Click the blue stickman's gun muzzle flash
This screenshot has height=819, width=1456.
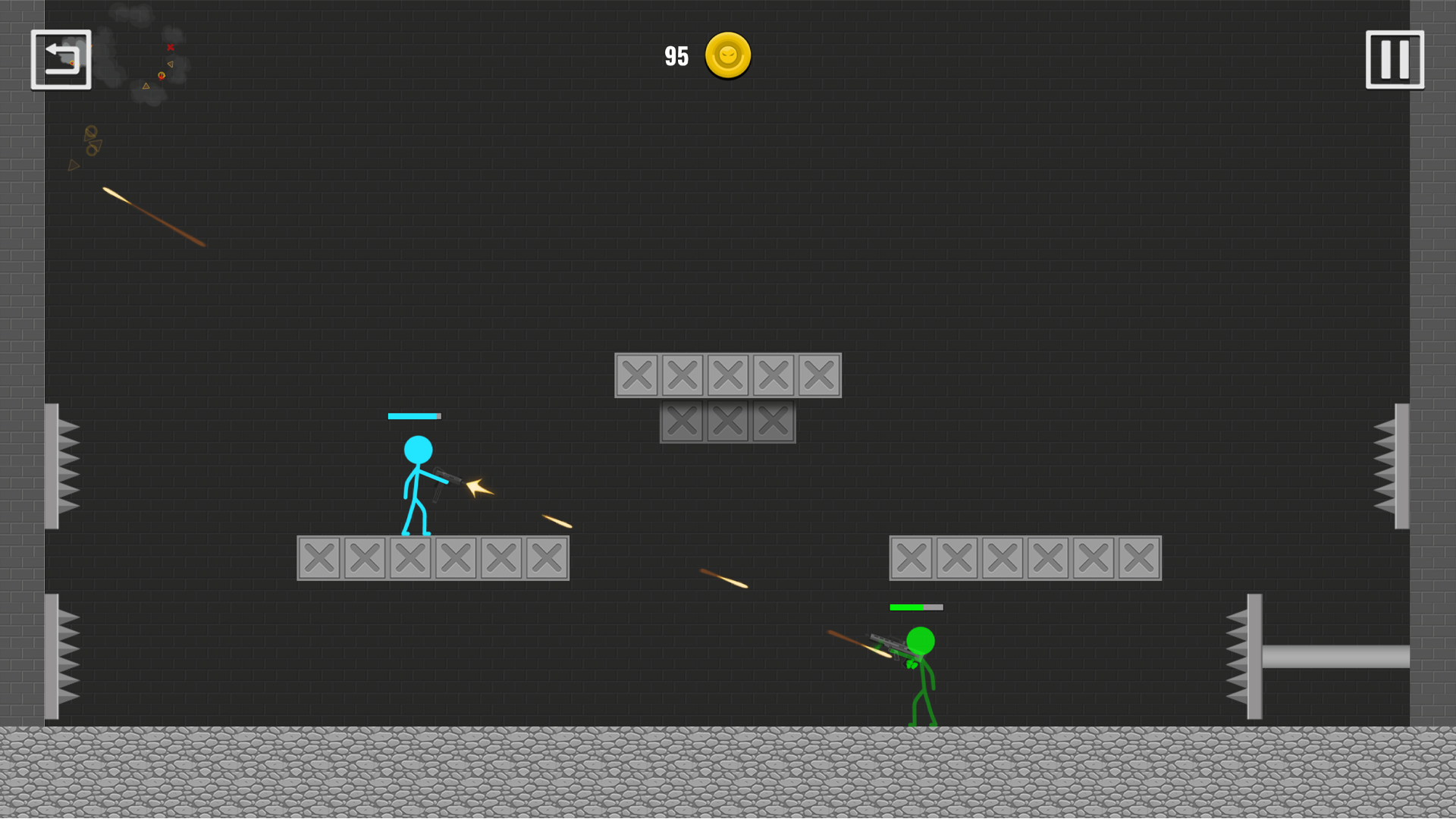pos(478,487)
